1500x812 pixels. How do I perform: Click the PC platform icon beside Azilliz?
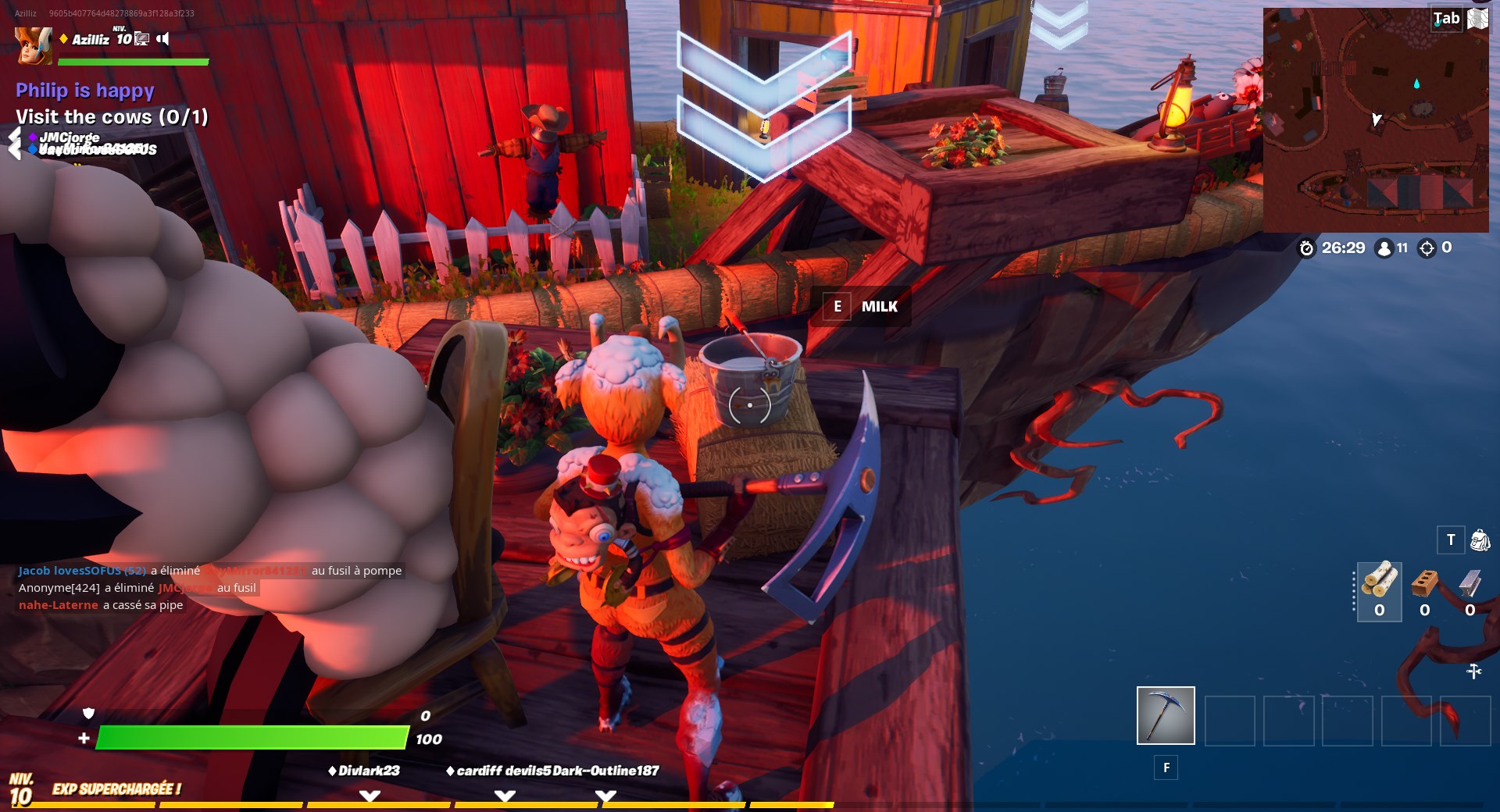tap(143, 39)
